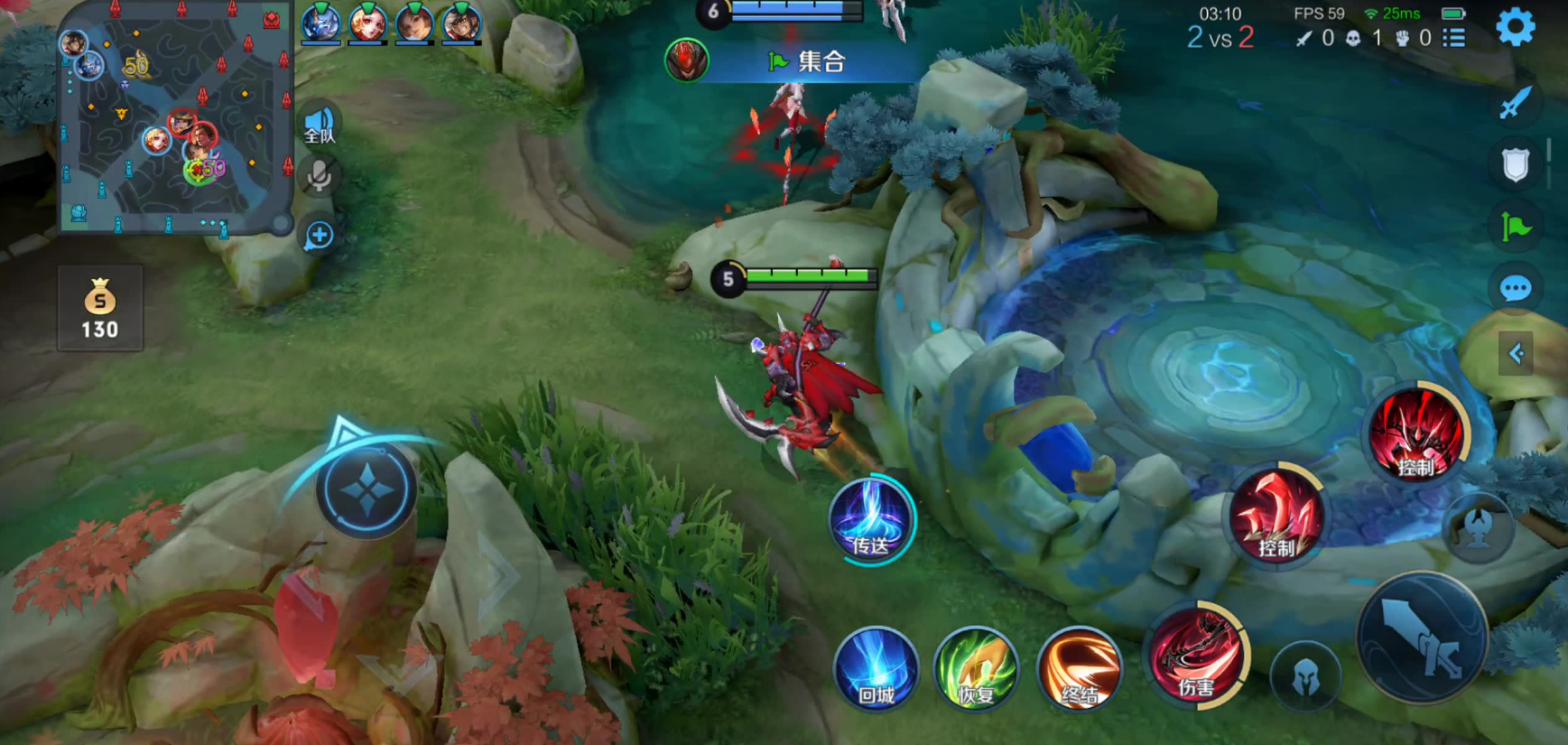1568x745 pixels.
Task: Open the scoreboard list icon
Action: (1453, 38)
